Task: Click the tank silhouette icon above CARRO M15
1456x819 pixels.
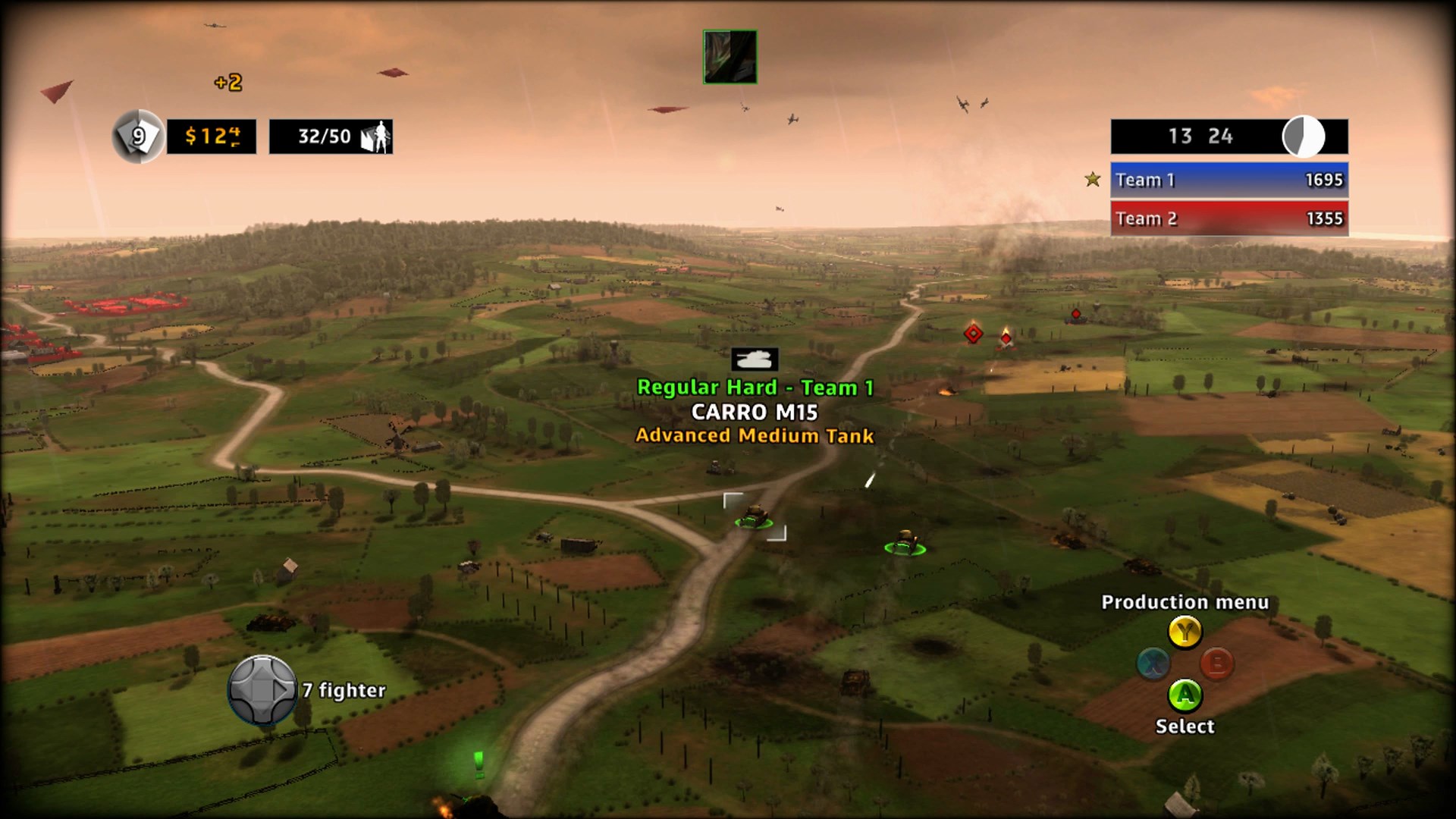Action: (755, 360)
